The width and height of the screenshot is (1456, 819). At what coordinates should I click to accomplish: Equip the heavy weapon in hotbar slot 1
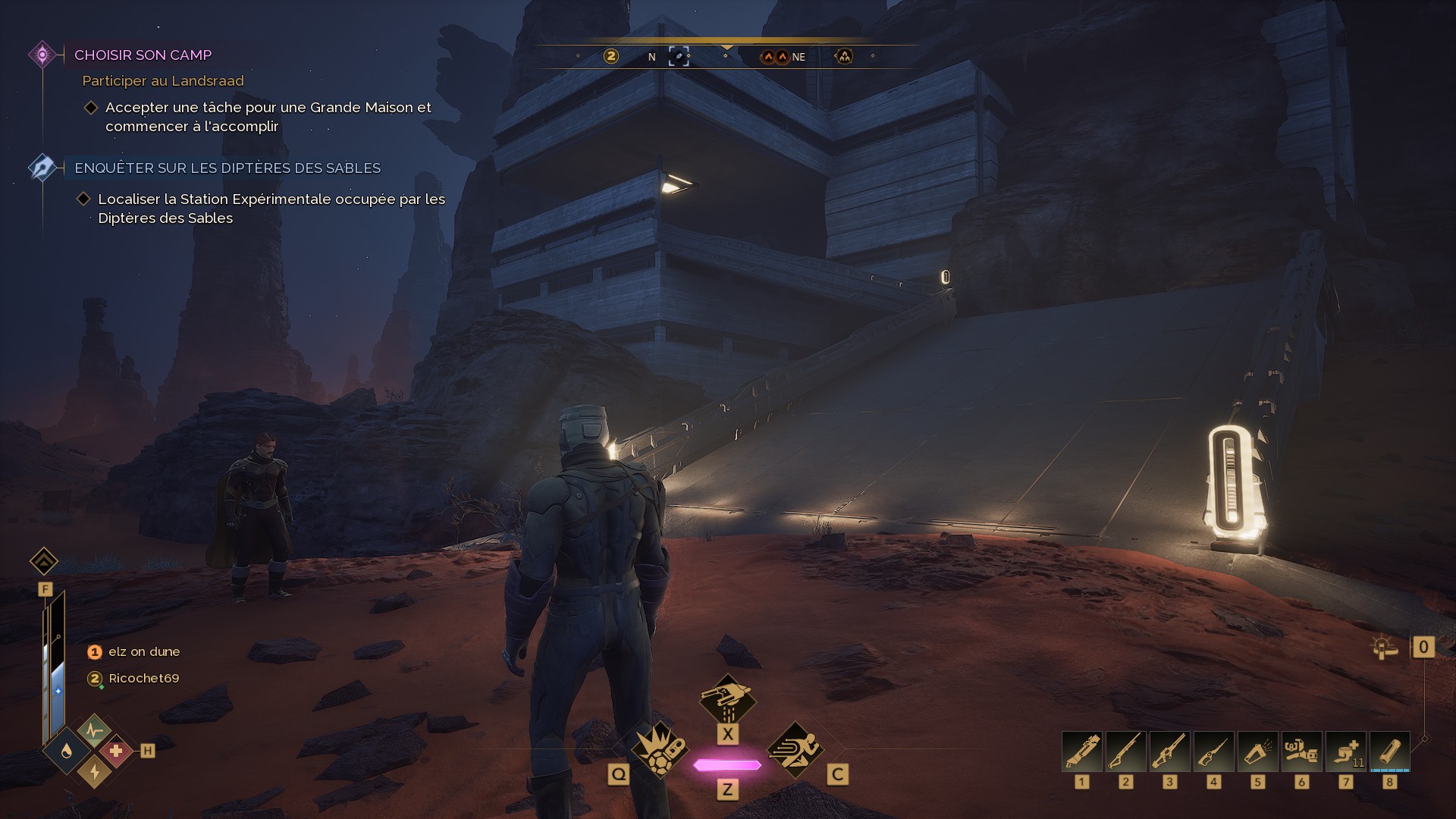[1082, 751]
